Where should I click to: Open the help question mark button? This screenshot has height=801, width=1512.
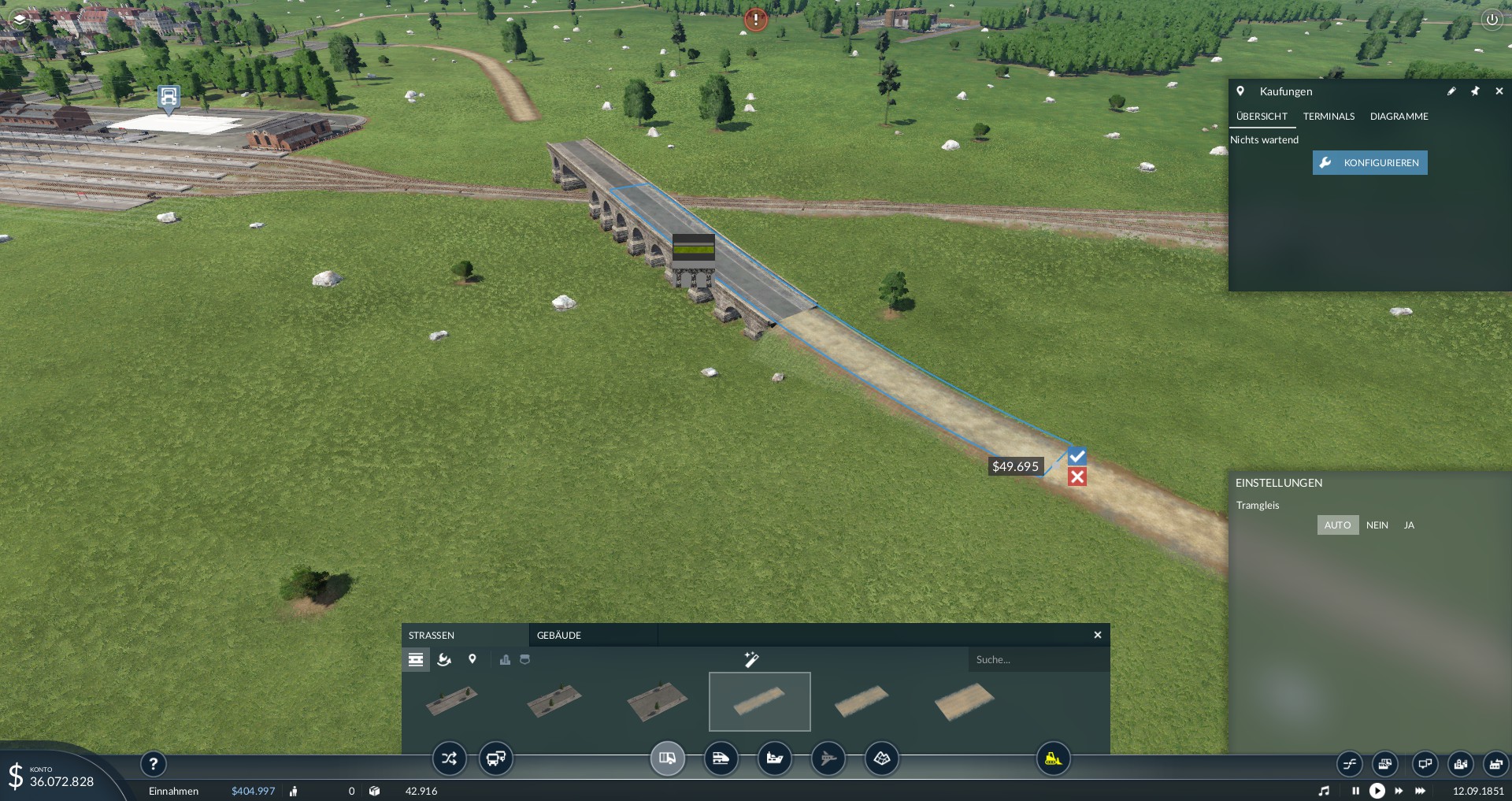pyautogui.click(x=154, y=763)
